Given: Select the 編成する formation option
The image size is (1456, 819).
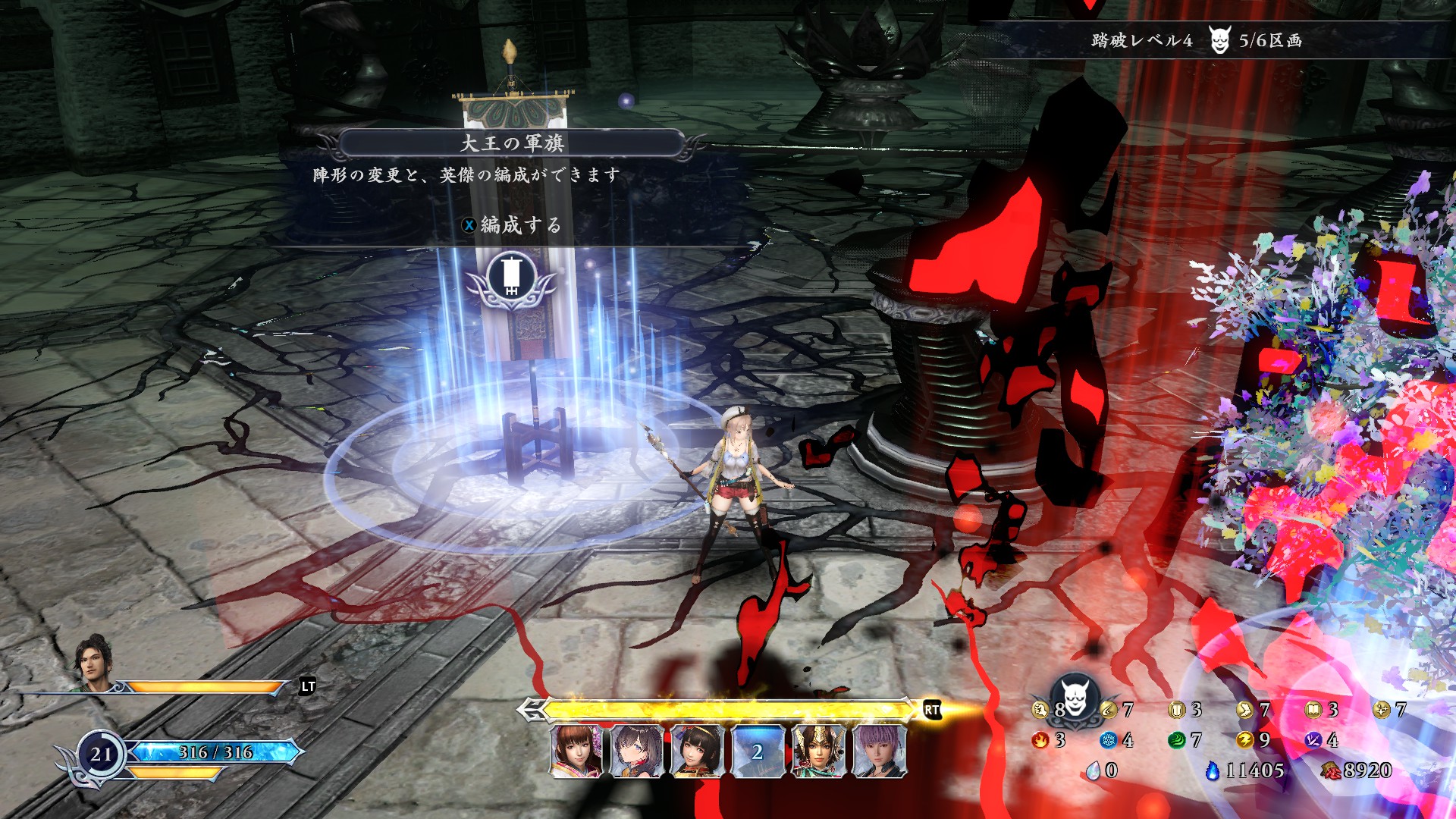Looking at the screenshot, I should tap(513, 225).
